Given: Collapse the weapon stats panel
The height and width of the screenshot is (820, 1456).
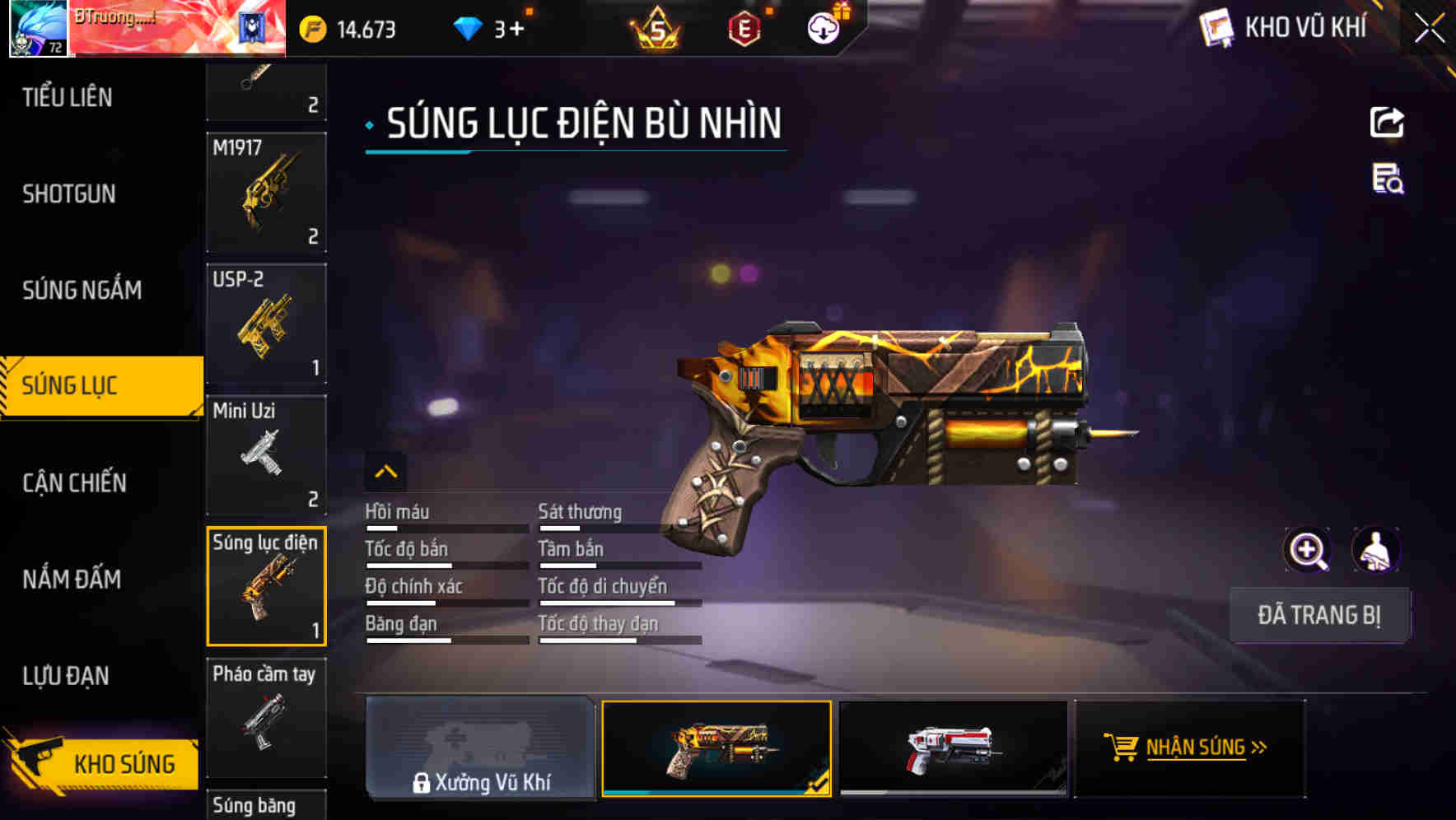Looking at the screenshot, I should click(386, 472).
